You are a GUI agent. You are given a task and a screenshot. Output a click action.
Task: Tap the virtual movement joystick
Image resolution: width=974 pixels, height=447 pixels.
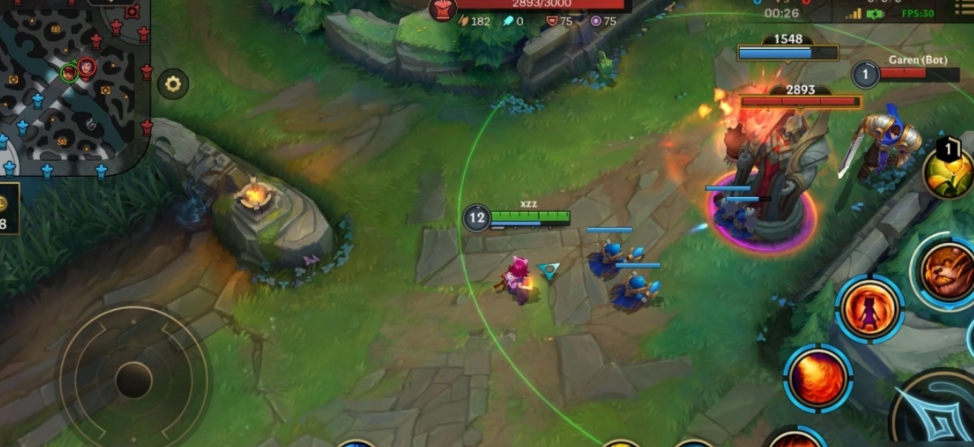coord(133,379)
